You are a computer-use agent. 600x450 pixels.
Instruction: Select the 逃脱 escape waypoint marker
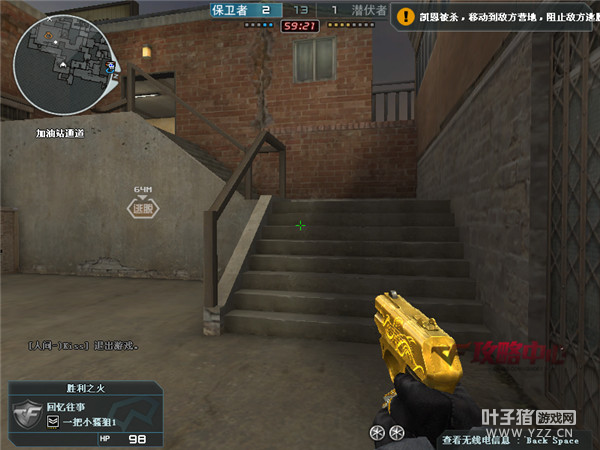coord(143,208)
